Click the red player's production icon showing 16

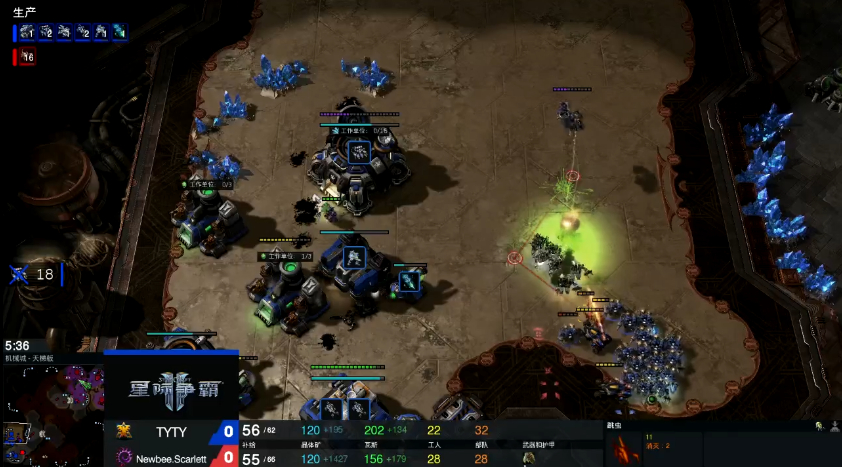[x=26, y=57]
